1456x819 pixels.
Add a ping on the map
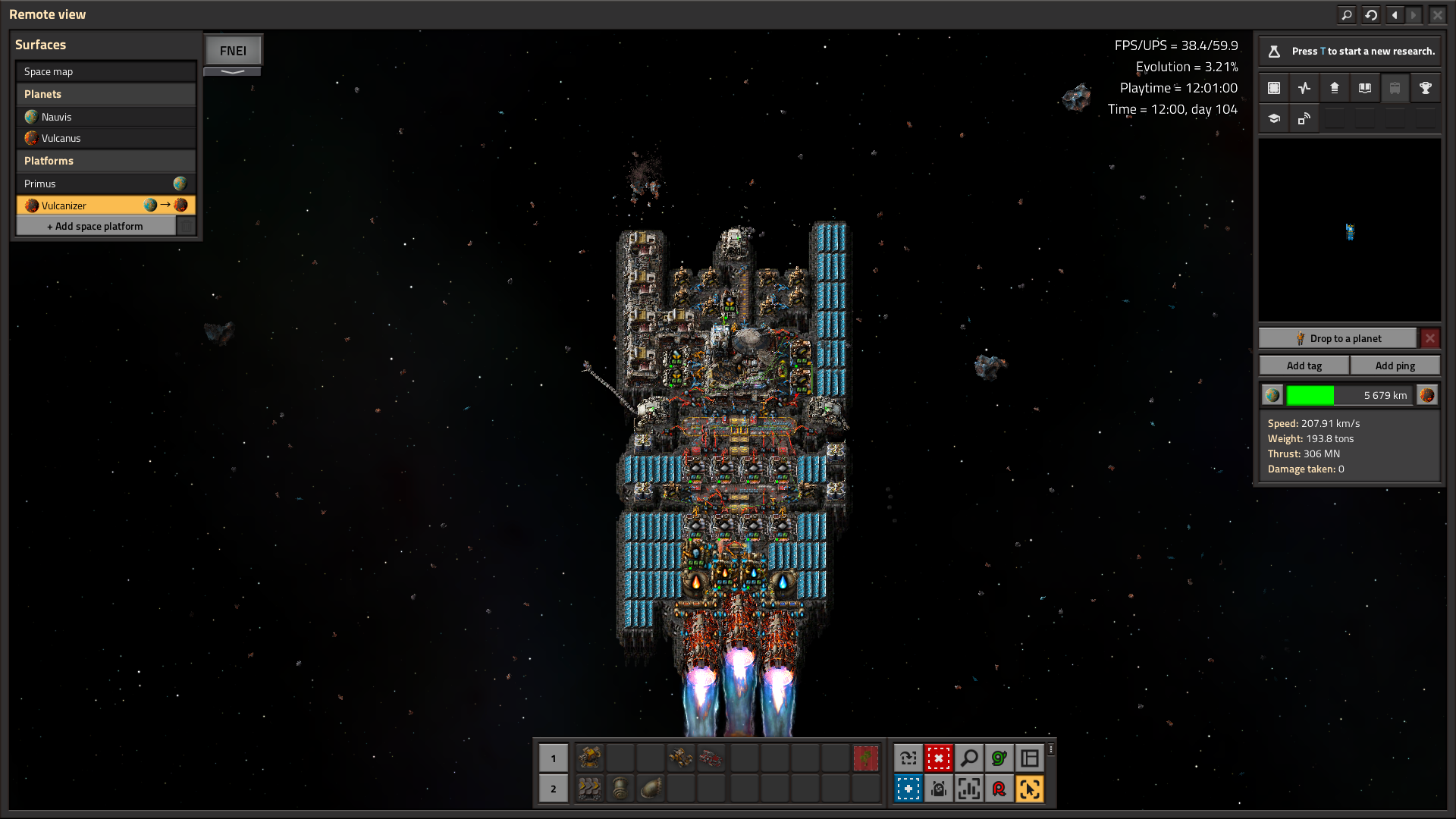1395,366
